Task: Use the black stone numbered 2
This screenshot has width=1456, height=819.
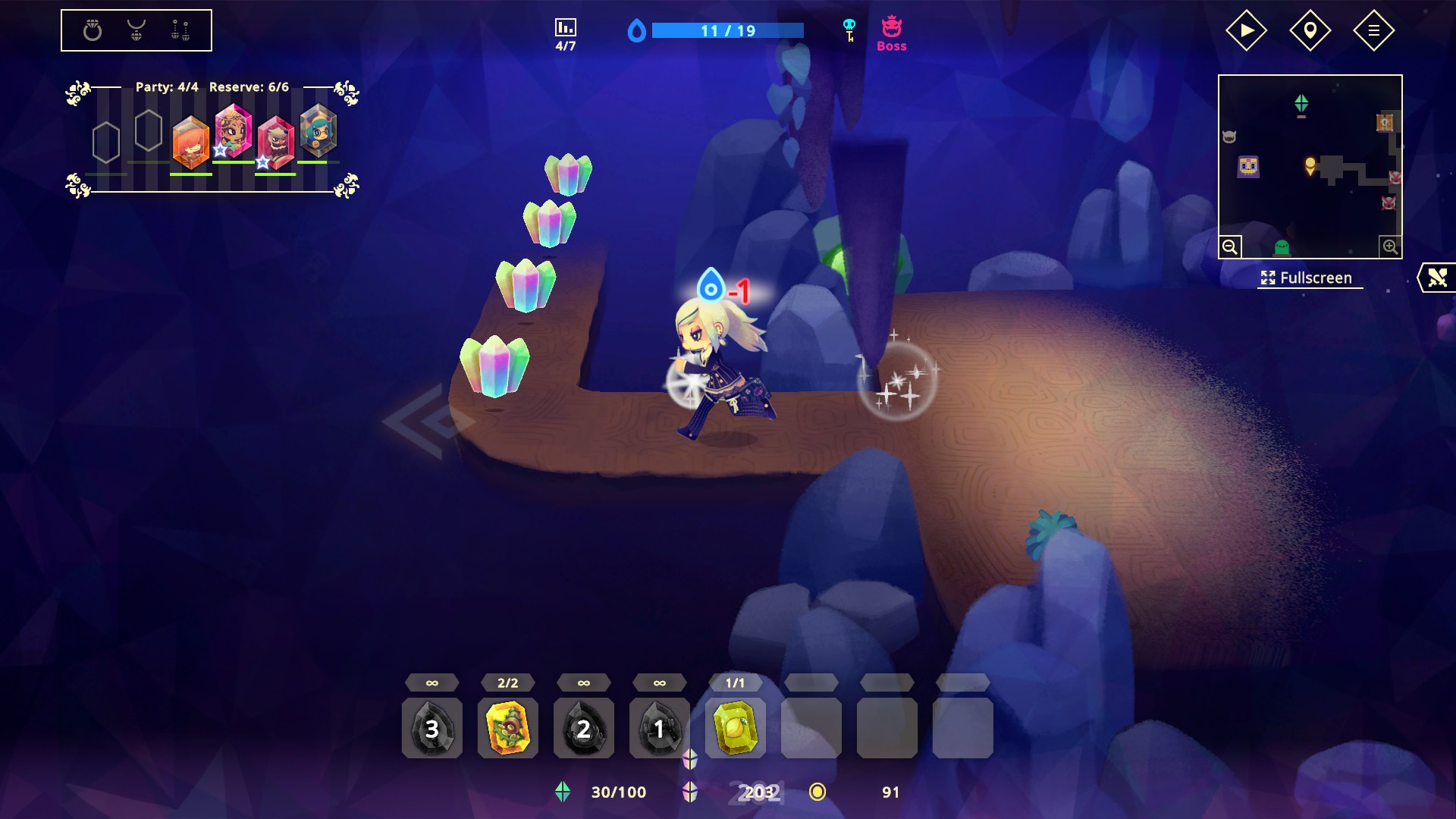Action: point(584,728)
